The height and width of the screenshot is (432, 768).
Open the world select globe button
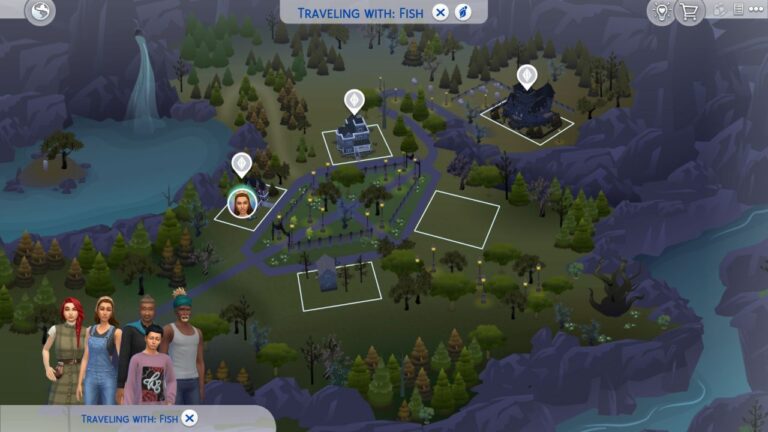click(41, 11)
